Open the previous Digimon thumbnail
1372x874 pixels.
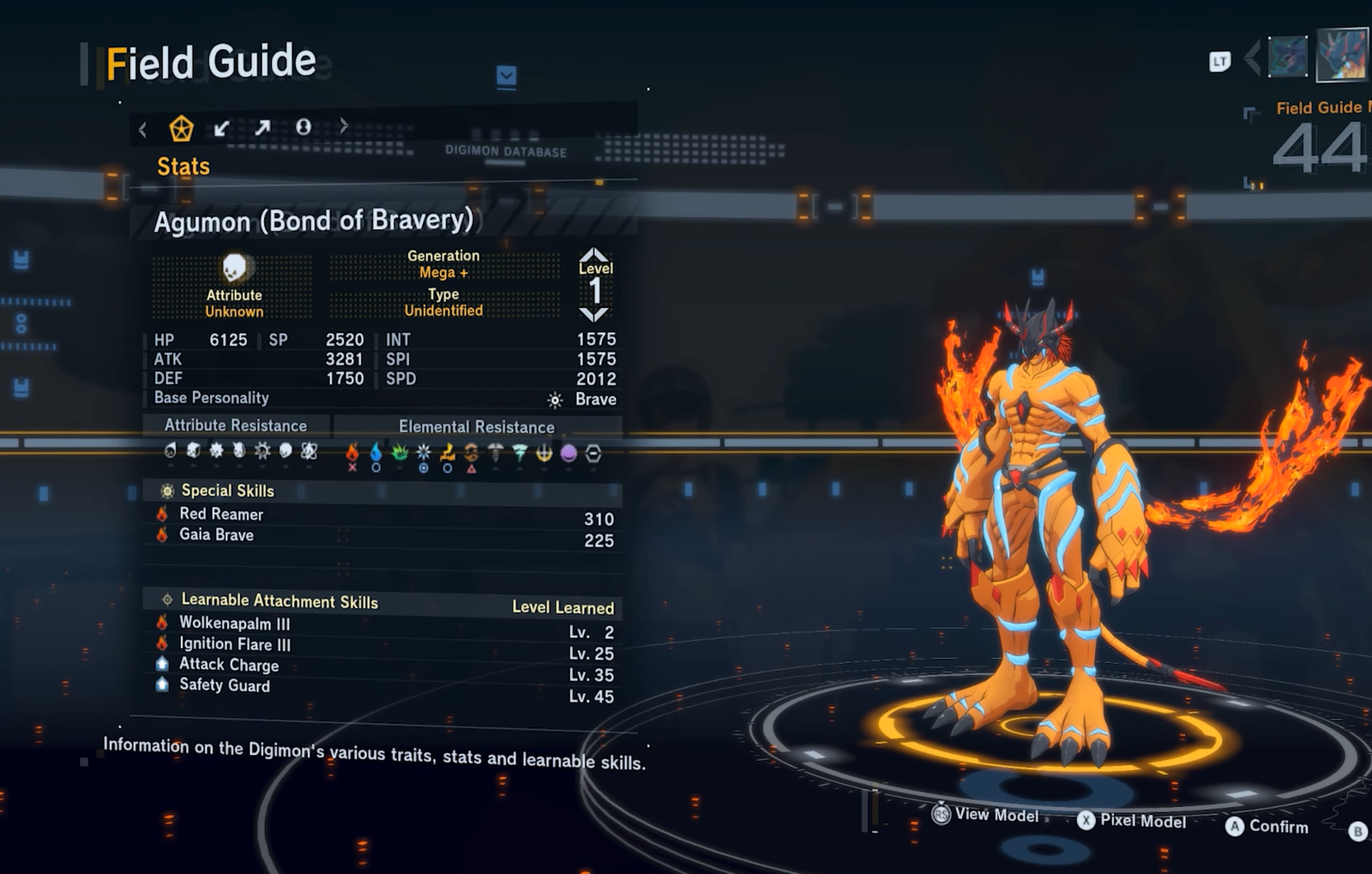coord(1287,57)
